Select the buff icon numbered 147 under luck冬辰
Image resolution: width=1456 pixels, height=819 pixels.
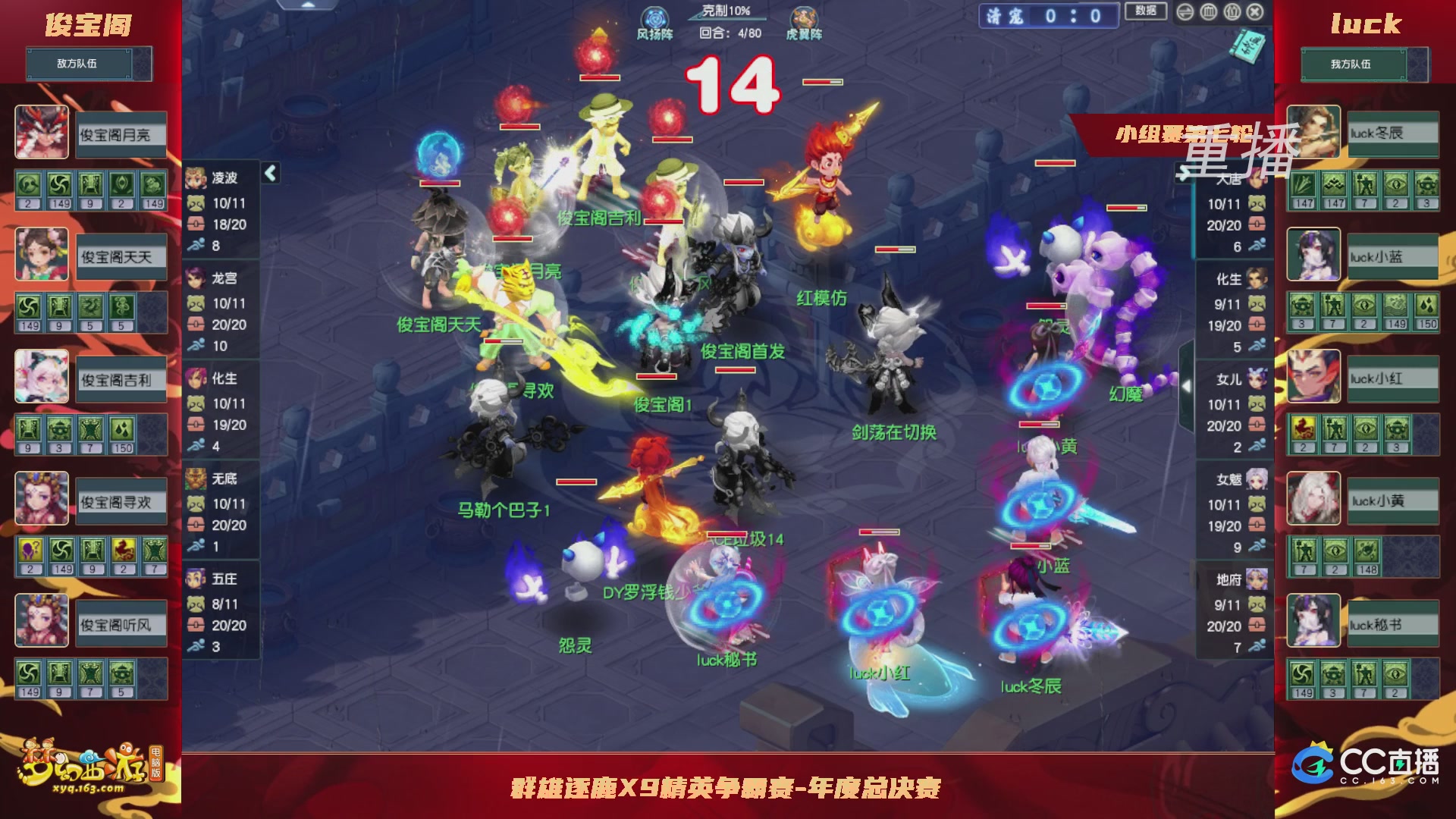1305,184
